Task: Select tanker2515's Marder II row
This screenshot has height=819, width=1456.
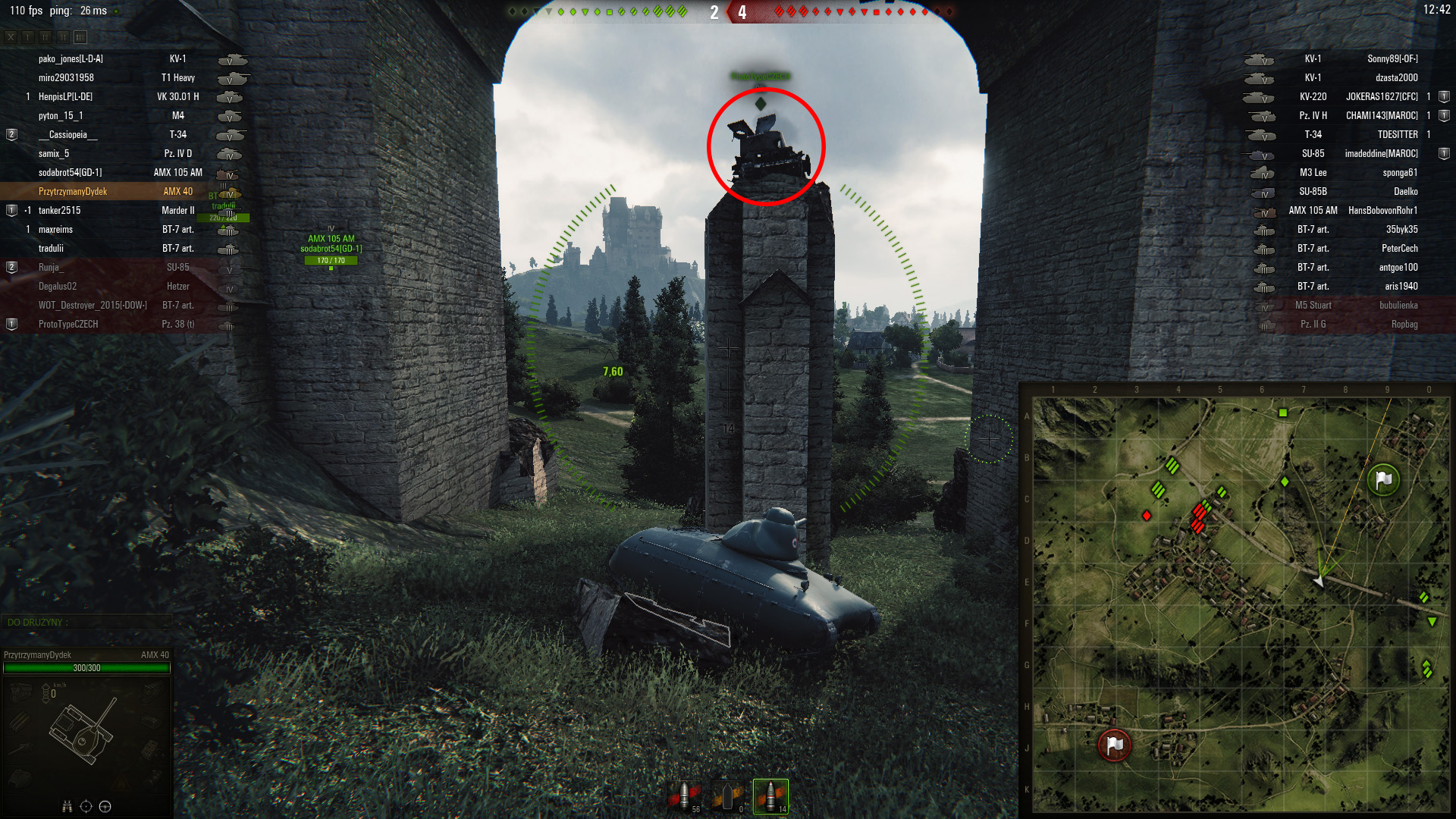Action: 114,211
